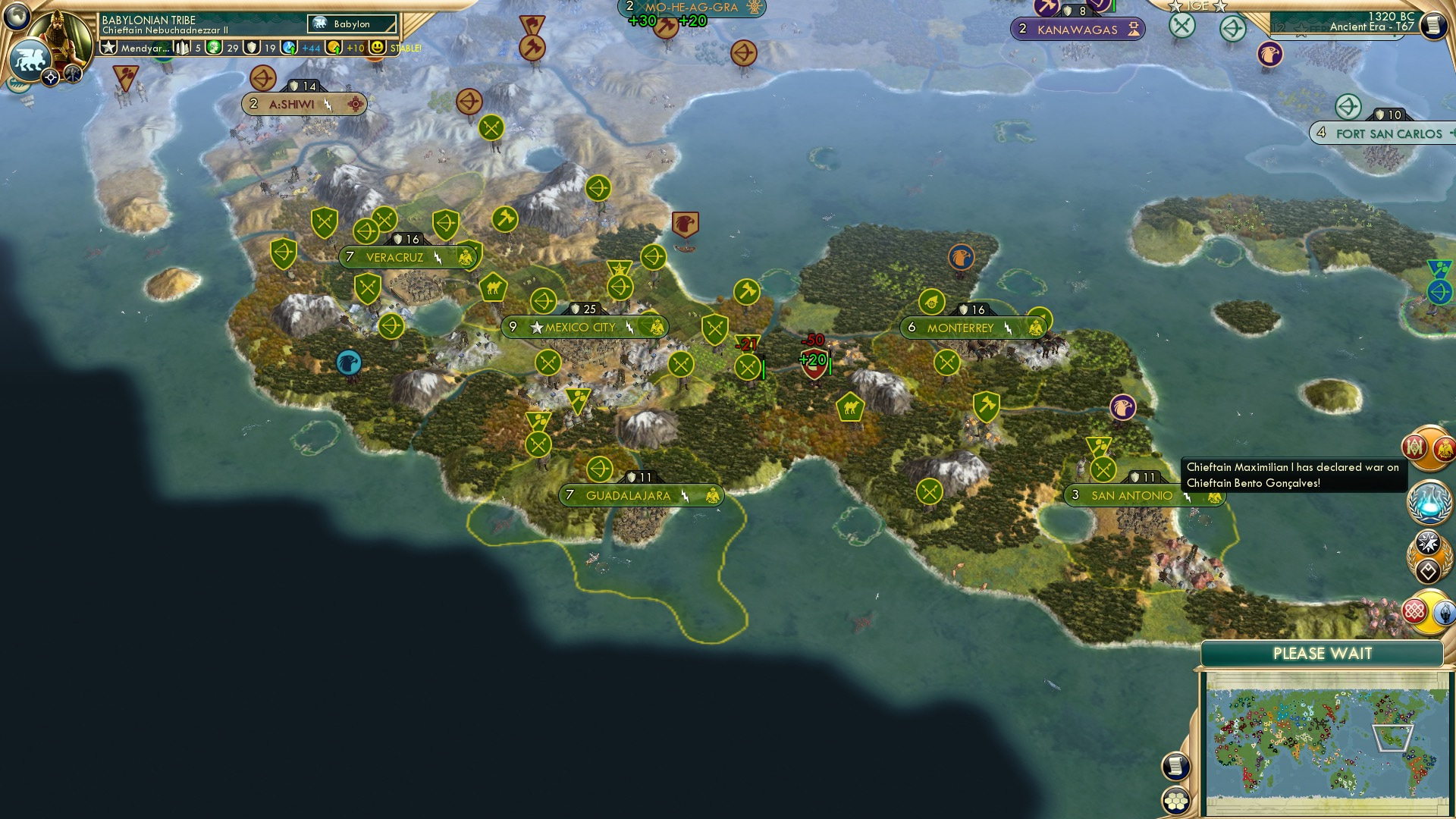Open the notification log scroll icon
The width and height of the screenshot is (1456, 819).
coord(1175,765)
